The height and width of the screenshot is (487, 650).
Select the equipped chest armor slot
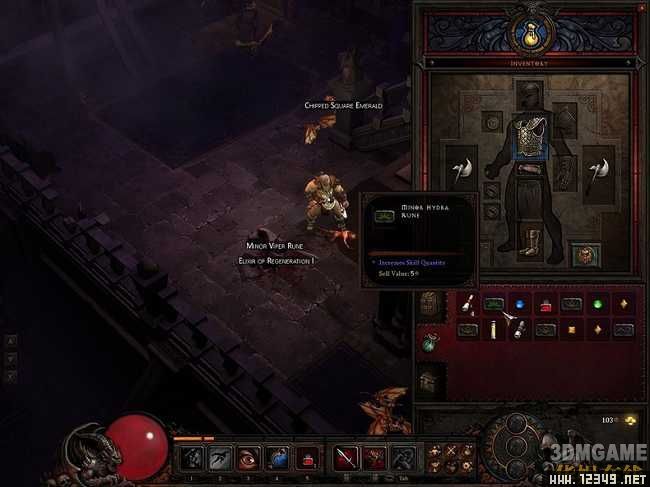point(530,138)
